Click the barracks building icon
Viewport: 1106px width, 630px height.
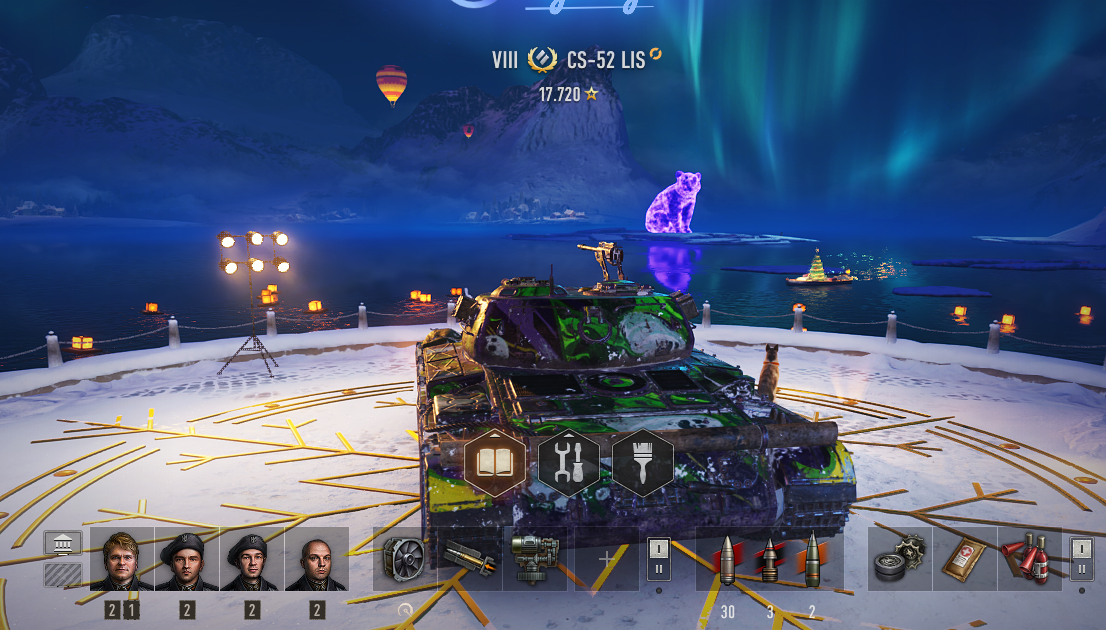63,543
